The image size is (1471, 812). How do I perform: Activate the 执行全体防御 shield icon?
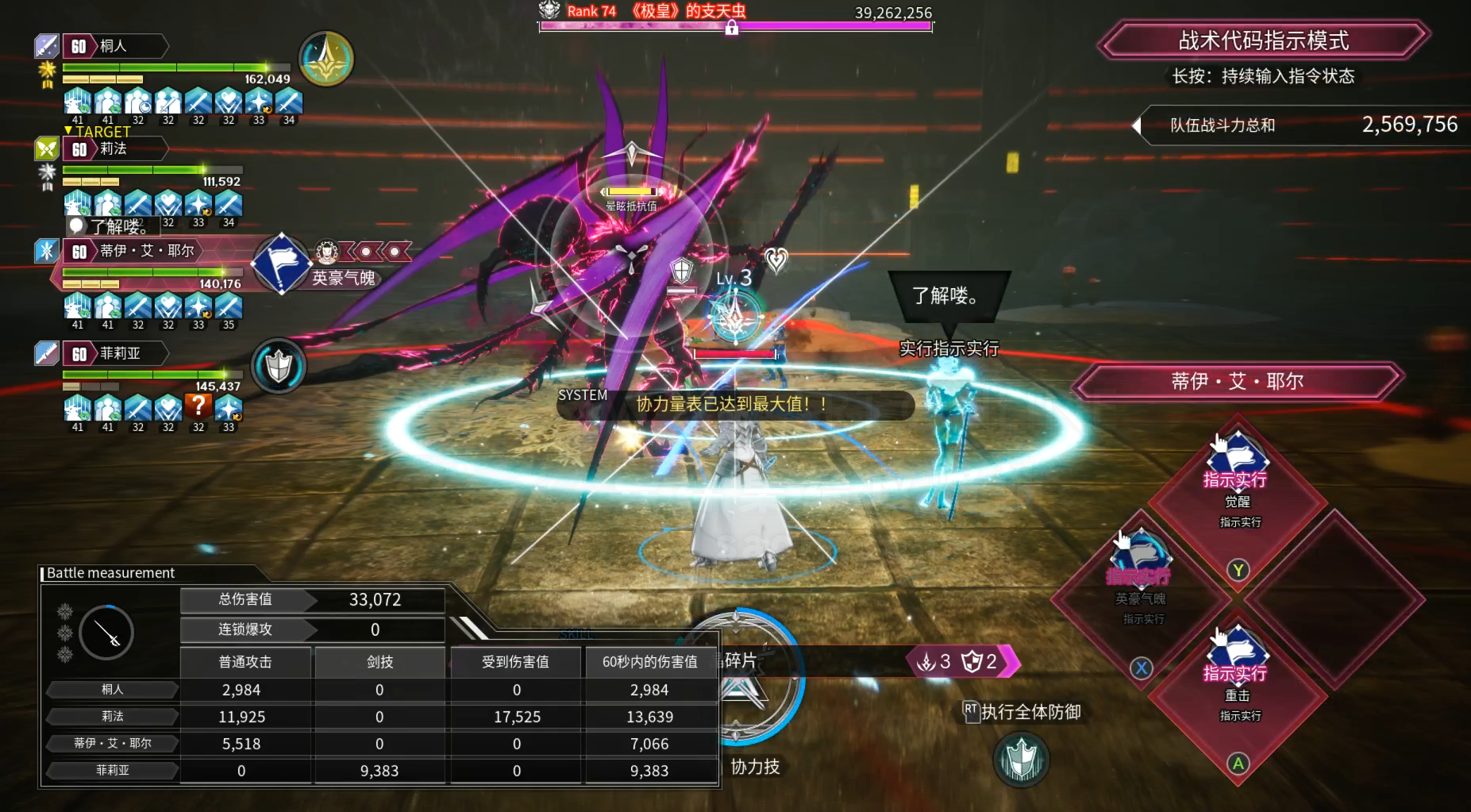1022,759
